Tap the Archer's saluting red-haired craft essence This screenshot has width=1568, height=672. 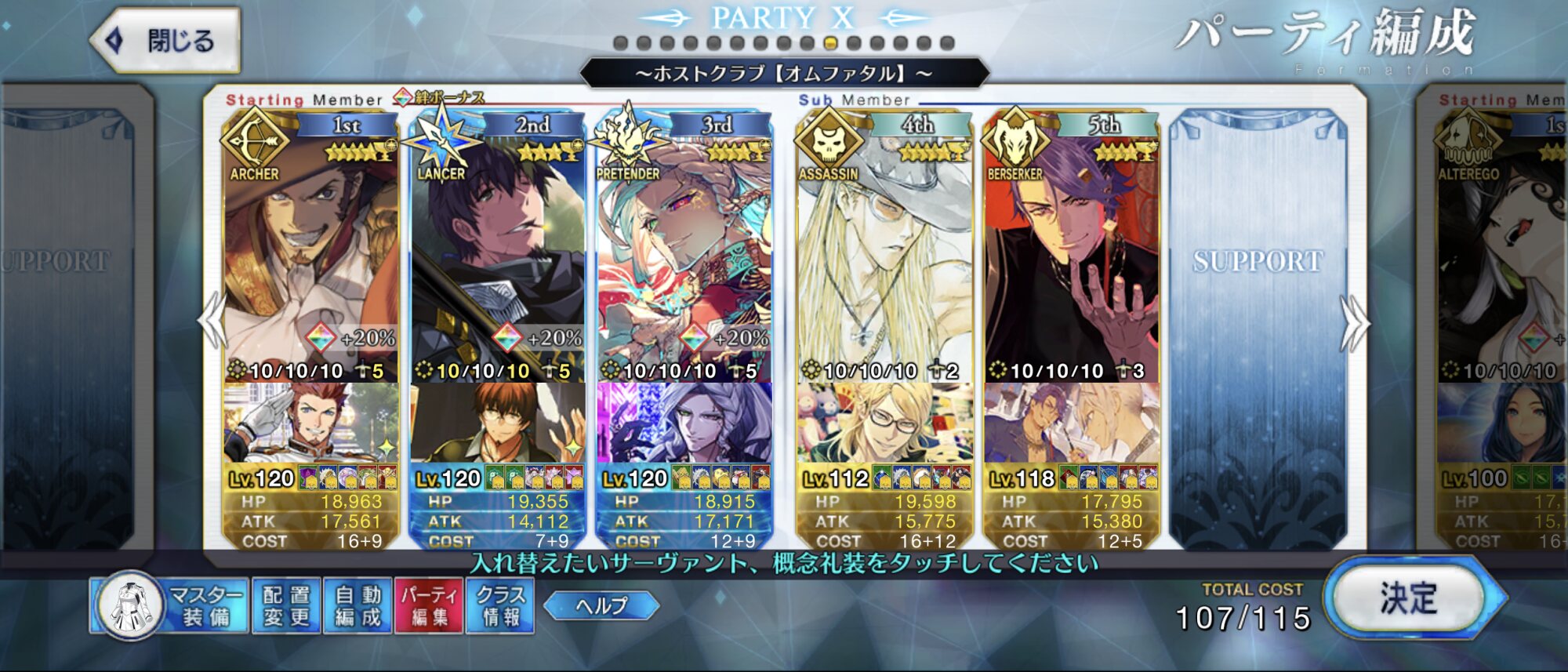pos(310,423)
